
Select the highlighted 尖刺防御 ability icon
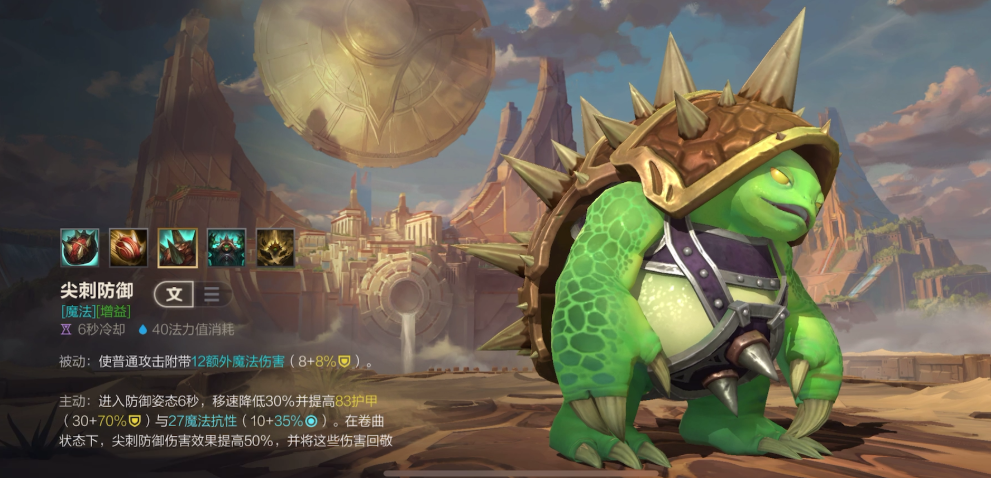177,247
